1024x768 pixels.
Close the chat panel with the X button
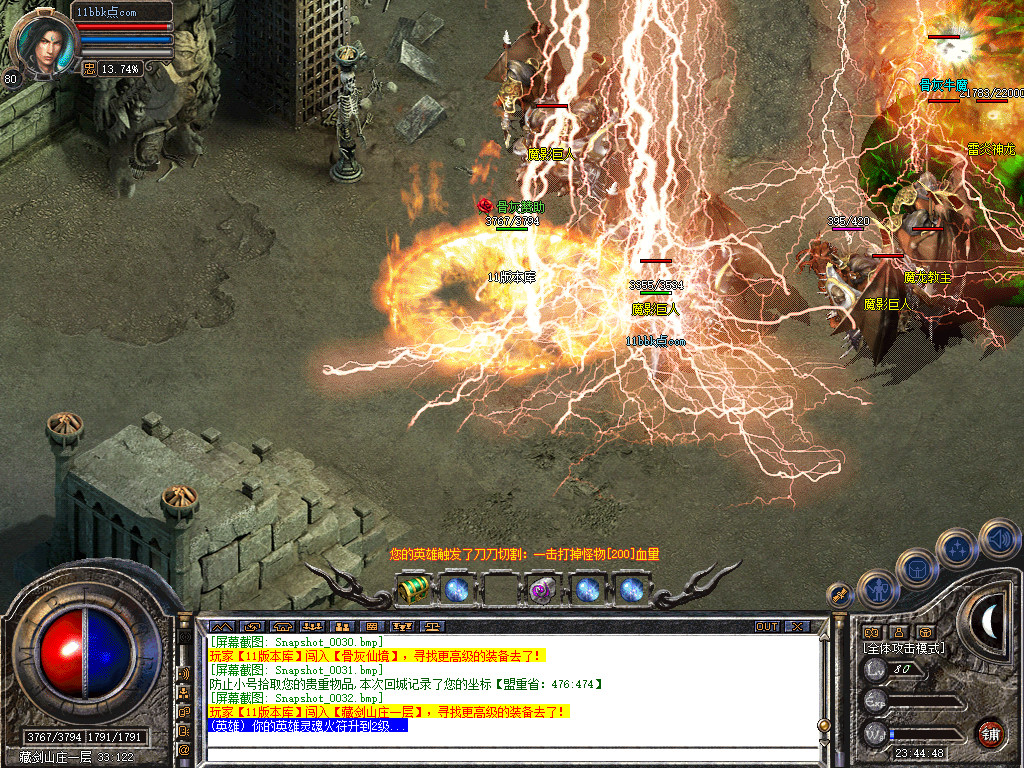coord(796,626)
